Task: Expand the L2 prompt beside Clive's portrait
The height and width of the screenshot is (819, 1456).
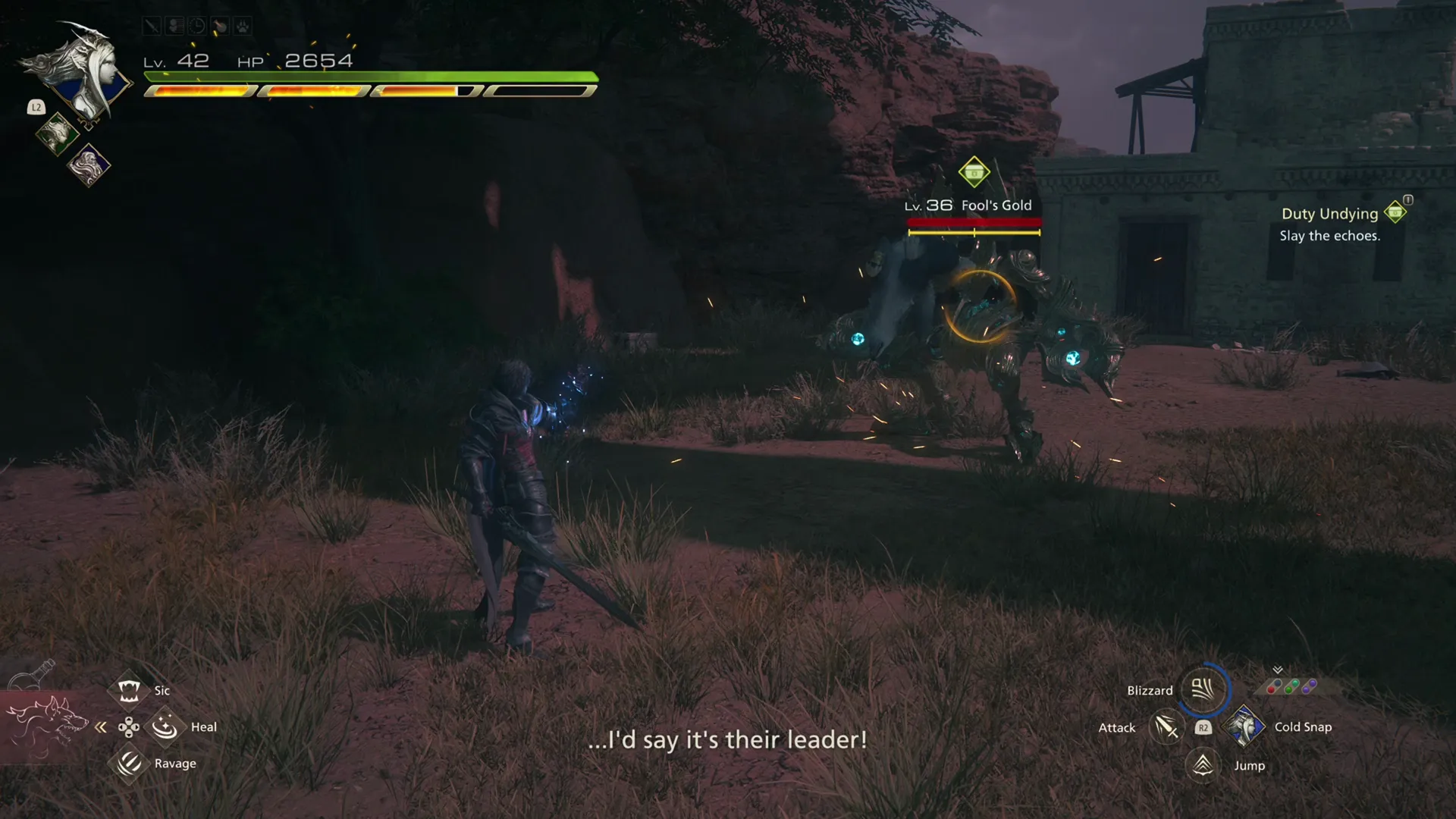Action: (x=36, y=108)
